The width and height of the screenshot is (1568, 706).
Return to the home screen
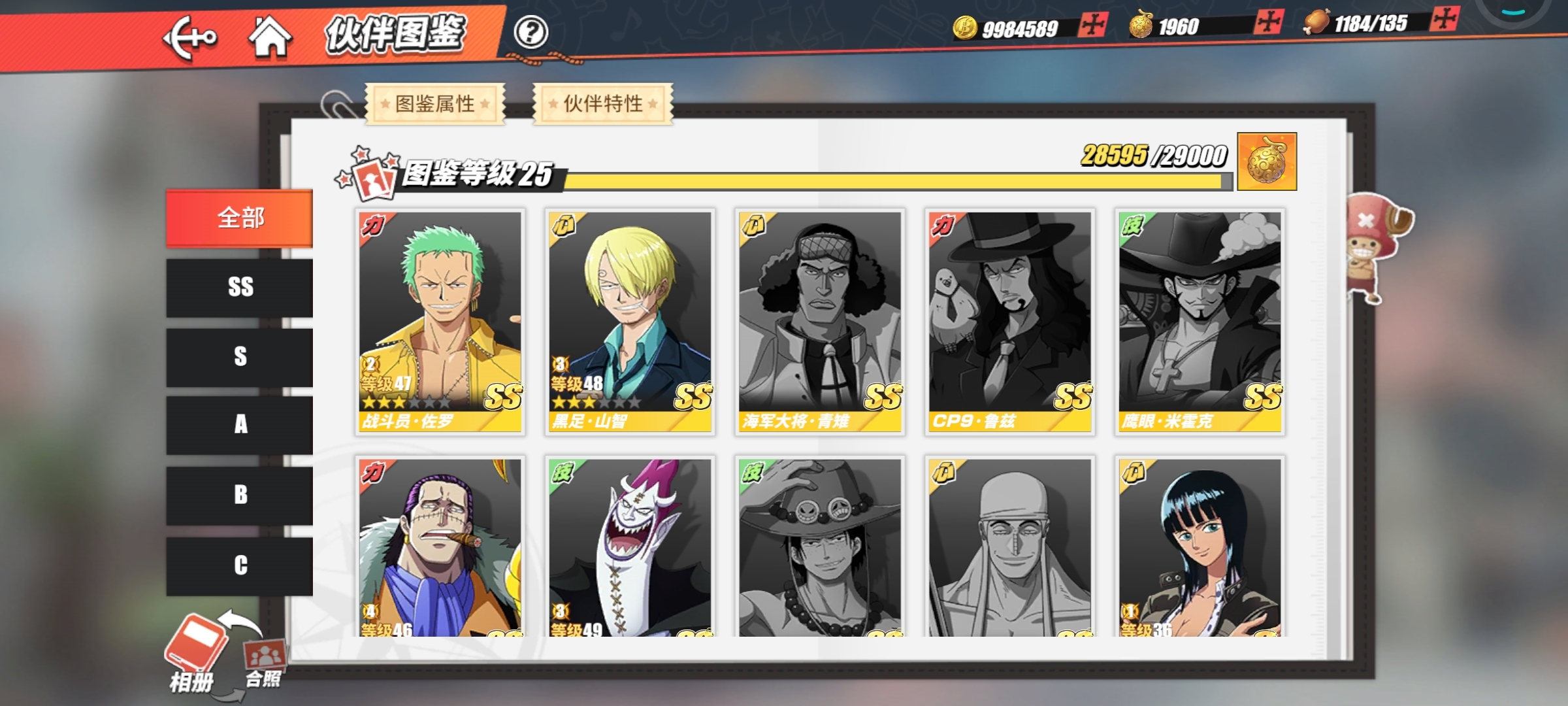click(x=269, y=37)
